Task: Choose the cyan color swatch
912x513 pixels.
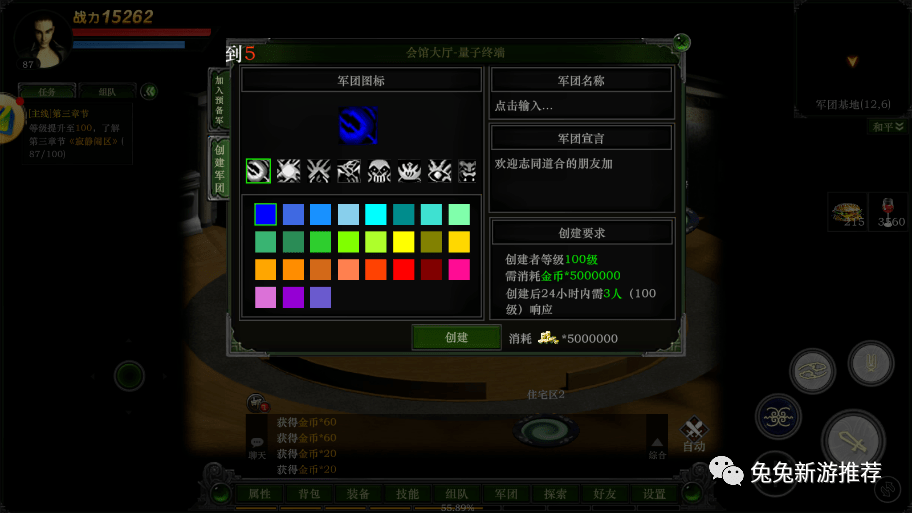Action: click(376, 214)
